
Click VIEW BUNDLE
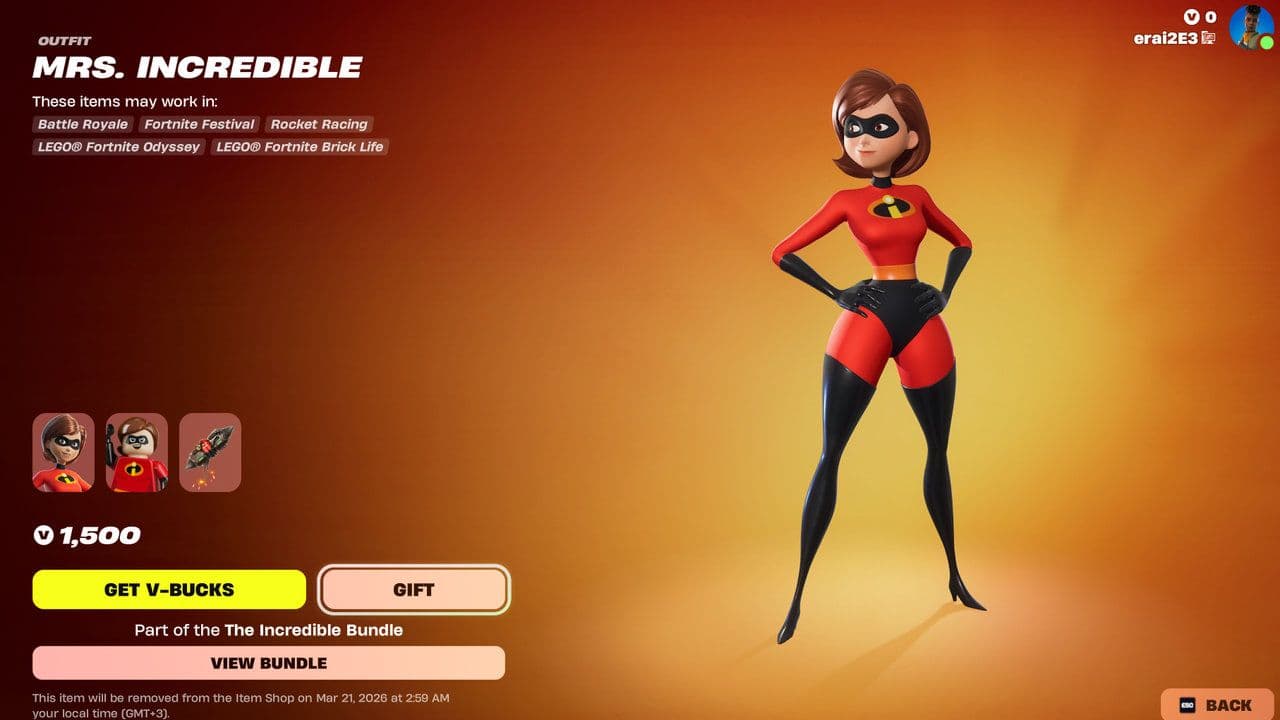pos(270,663)
